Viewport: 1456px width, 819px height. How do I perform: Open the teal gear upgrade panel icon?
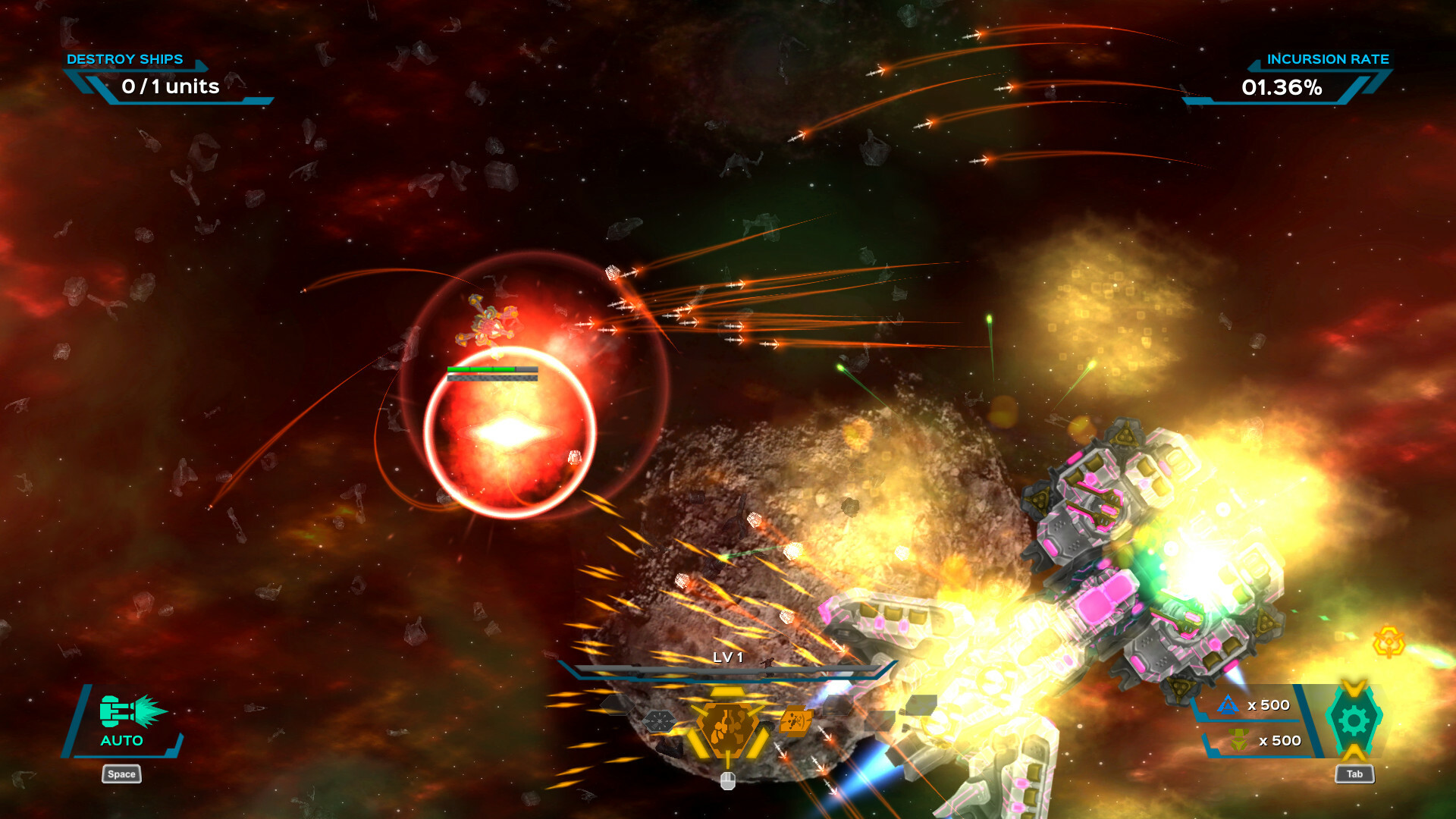(x=1354, y=721)
